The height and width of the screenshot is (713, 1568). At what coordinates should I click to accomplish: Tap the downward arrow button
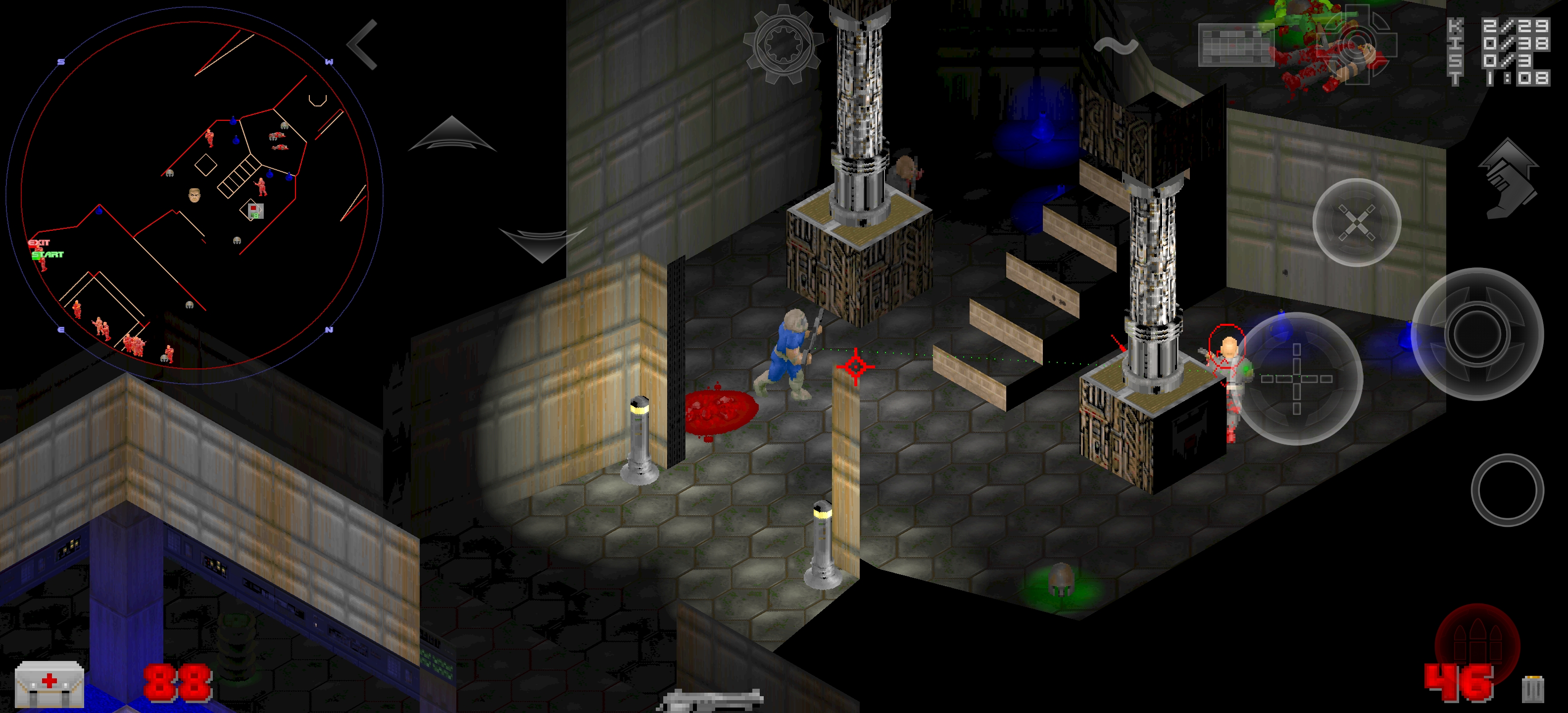click(x=542, y=244)
